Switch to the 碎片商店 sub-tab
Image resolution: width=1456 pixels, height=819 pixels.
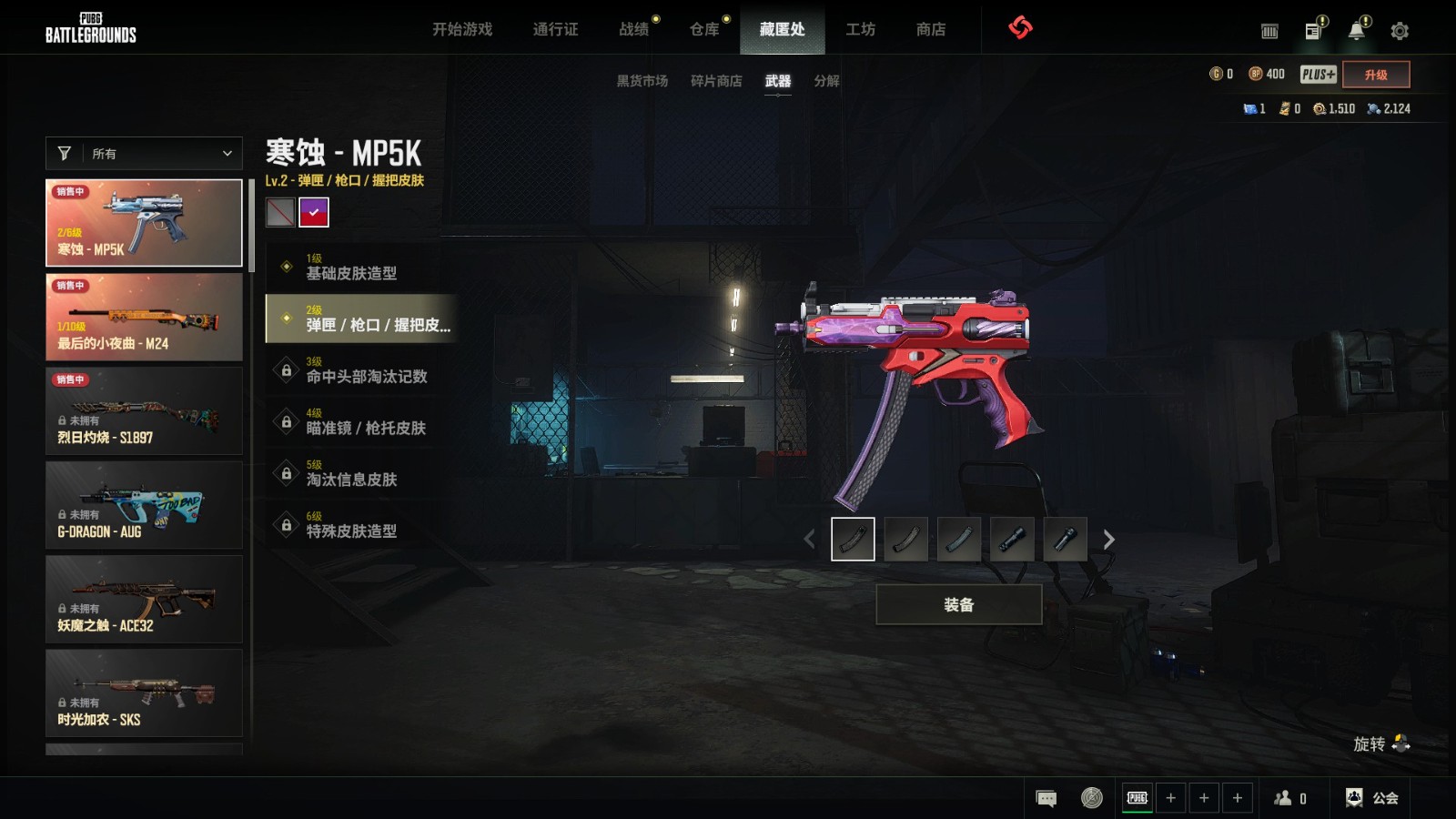[x=716, y=81]
